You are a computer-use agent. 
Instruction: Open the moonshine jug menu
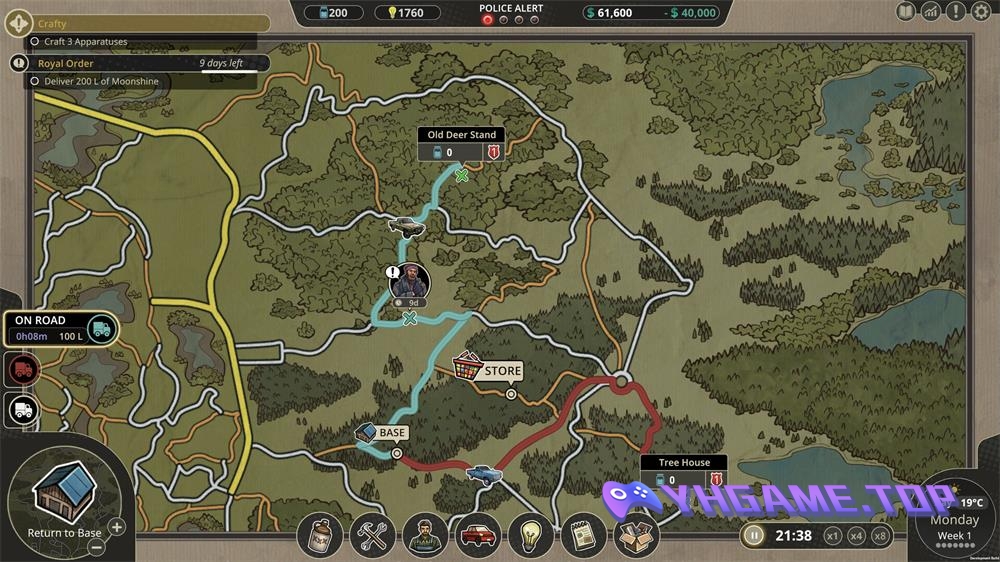click(321, 537)
